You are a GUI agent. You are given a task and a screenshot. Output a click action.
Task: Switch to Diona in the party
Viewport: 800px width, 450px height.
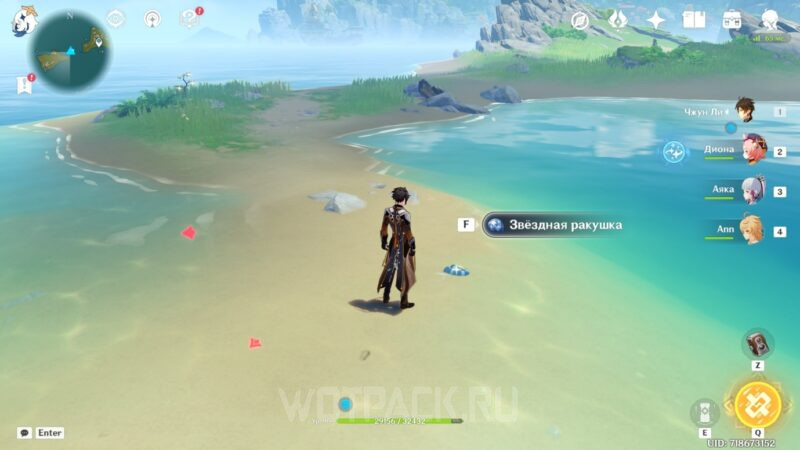pos(752,150)
